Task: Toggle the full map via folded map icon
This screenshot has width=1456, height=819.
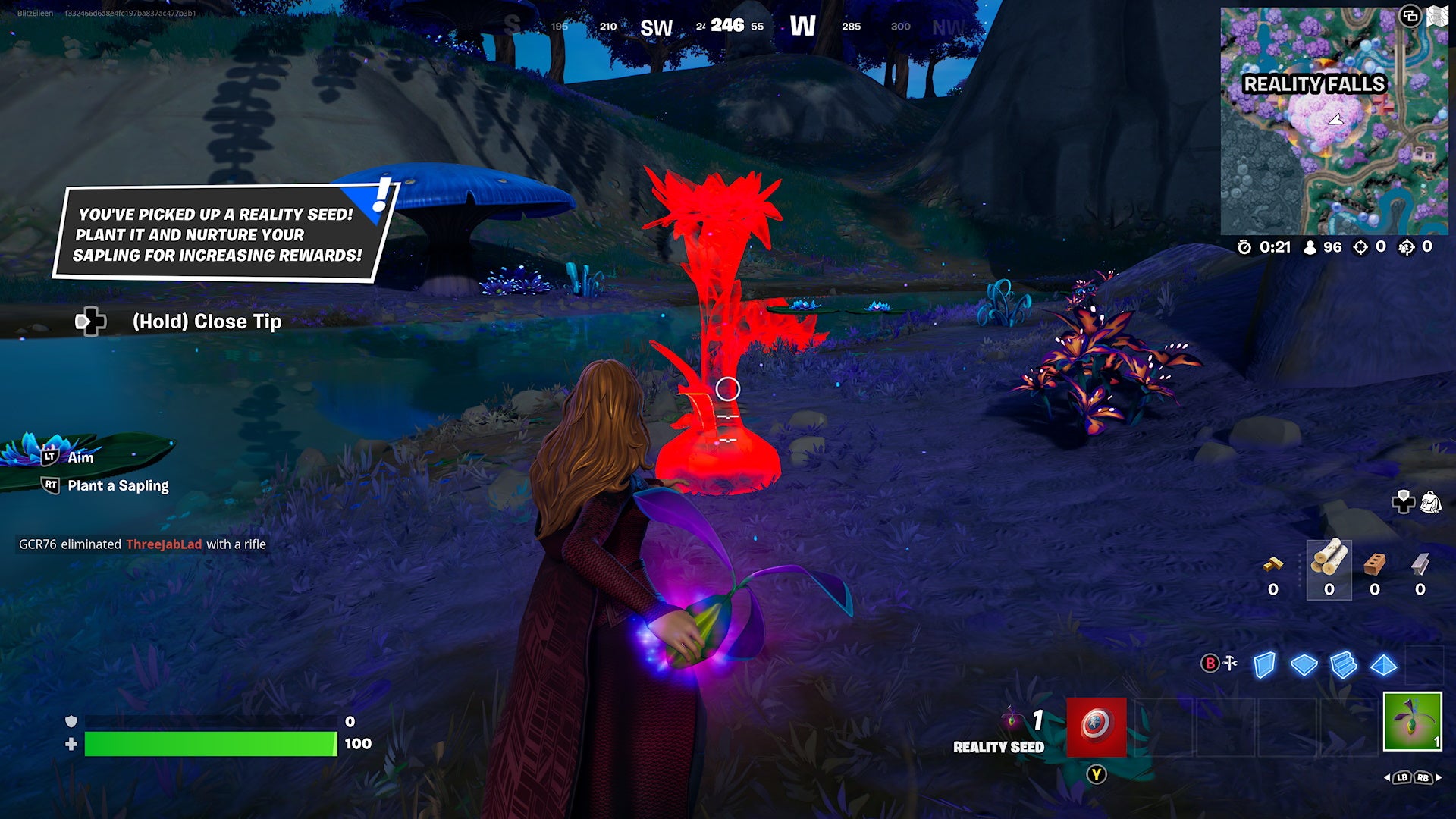Action: 1439,14
